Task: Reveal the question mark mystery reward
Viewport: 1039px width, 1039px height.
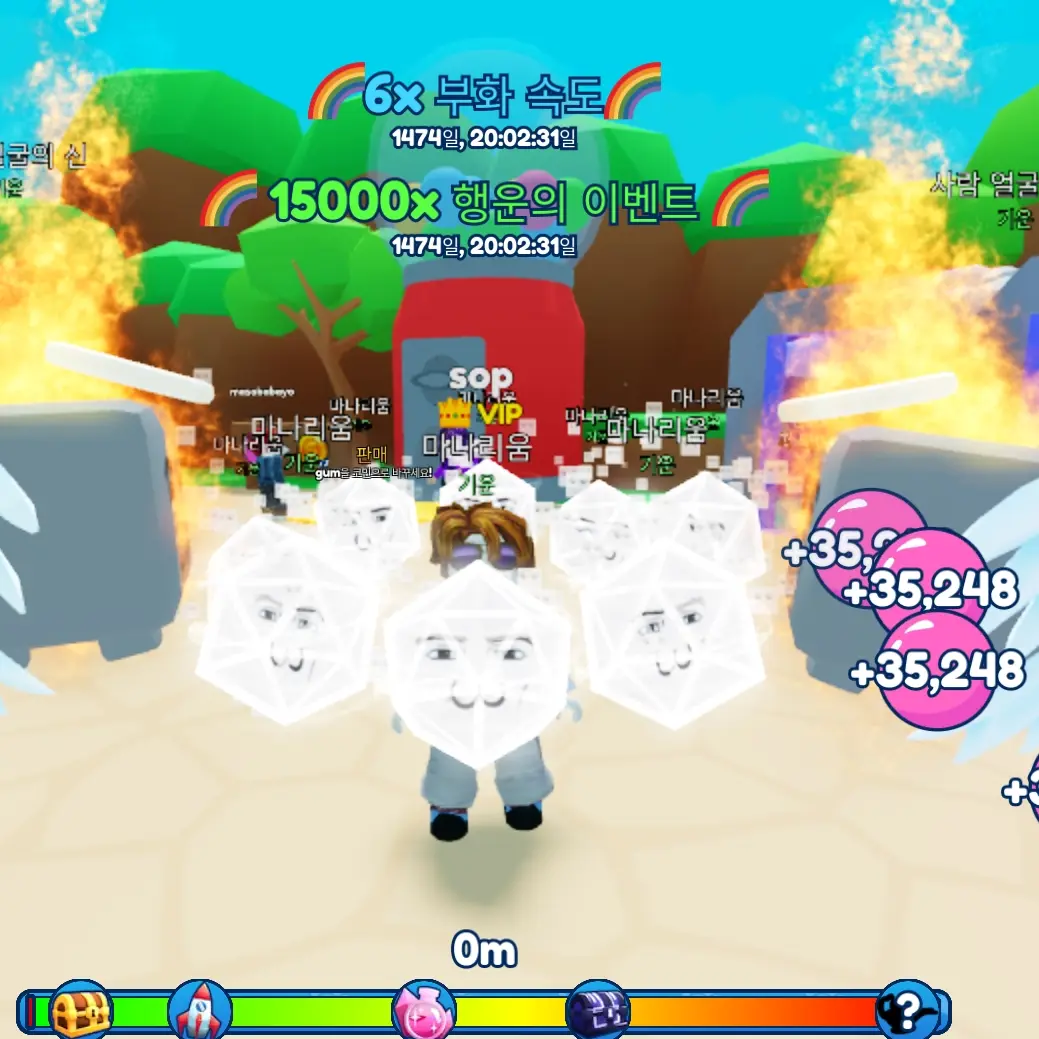Action: 907,1011
